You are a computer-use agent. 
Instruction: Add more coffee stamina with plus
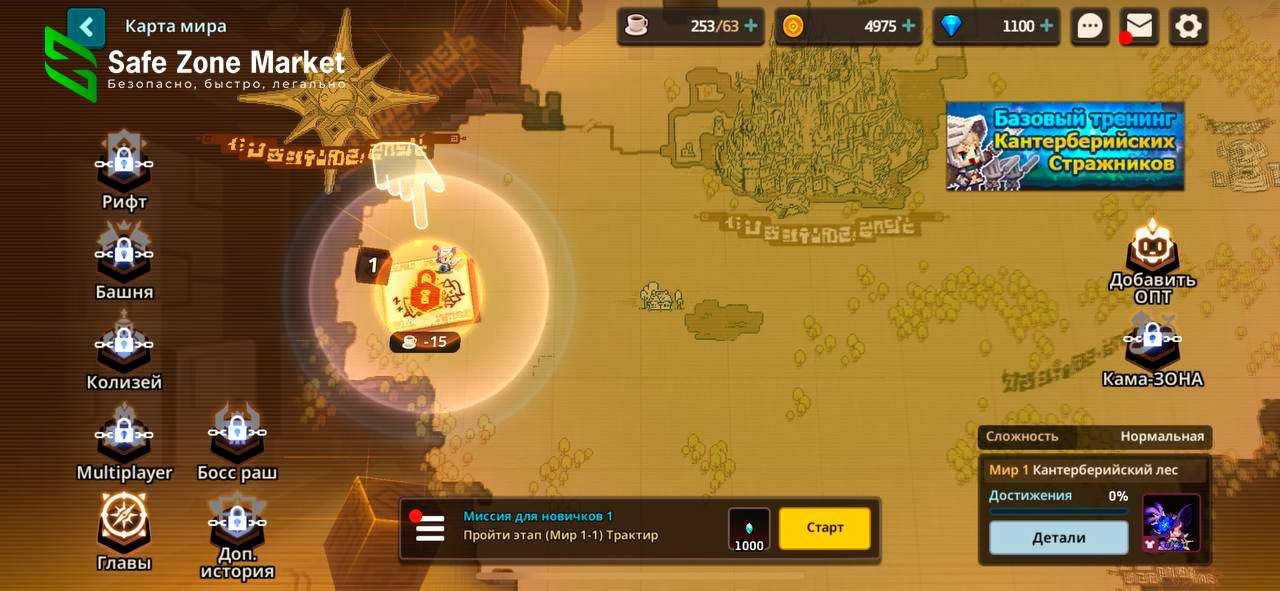pos(751,26)
